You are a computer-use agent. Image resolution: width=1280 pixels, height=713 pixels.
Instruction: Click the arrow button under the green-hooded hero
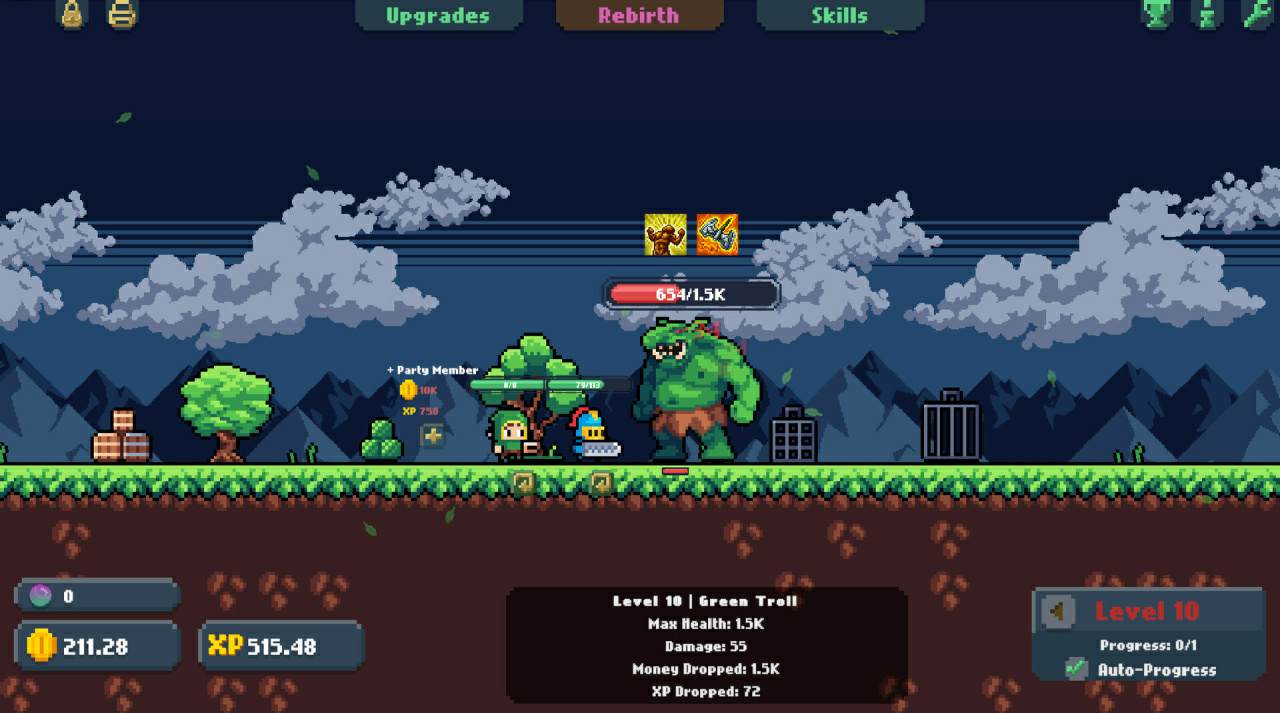point(523,482)
